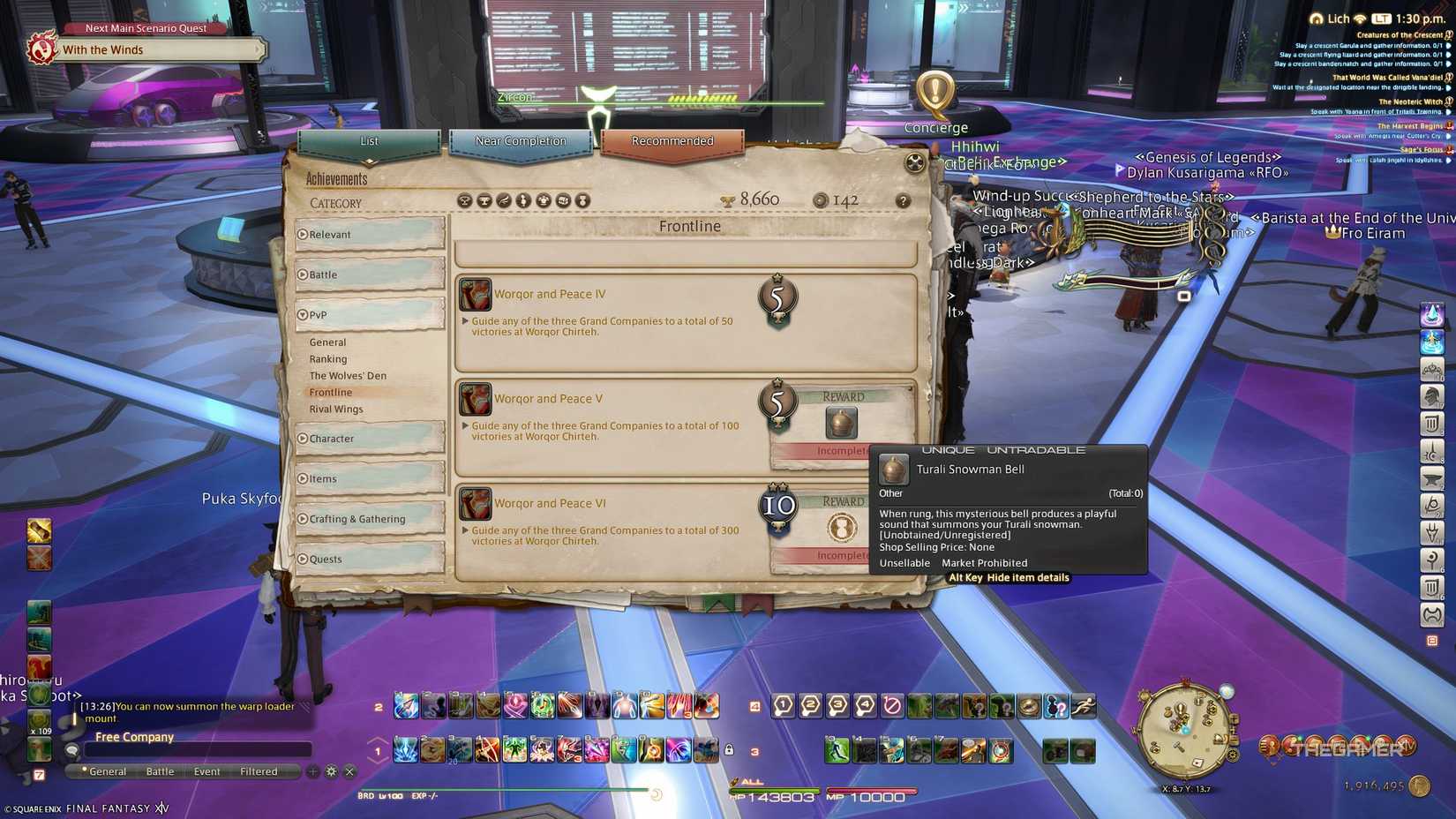Image resolution: width=1456 pixels, height=819 pixels.
Task: Switch to the Near Completion tab
Action: tap(521, 140)
